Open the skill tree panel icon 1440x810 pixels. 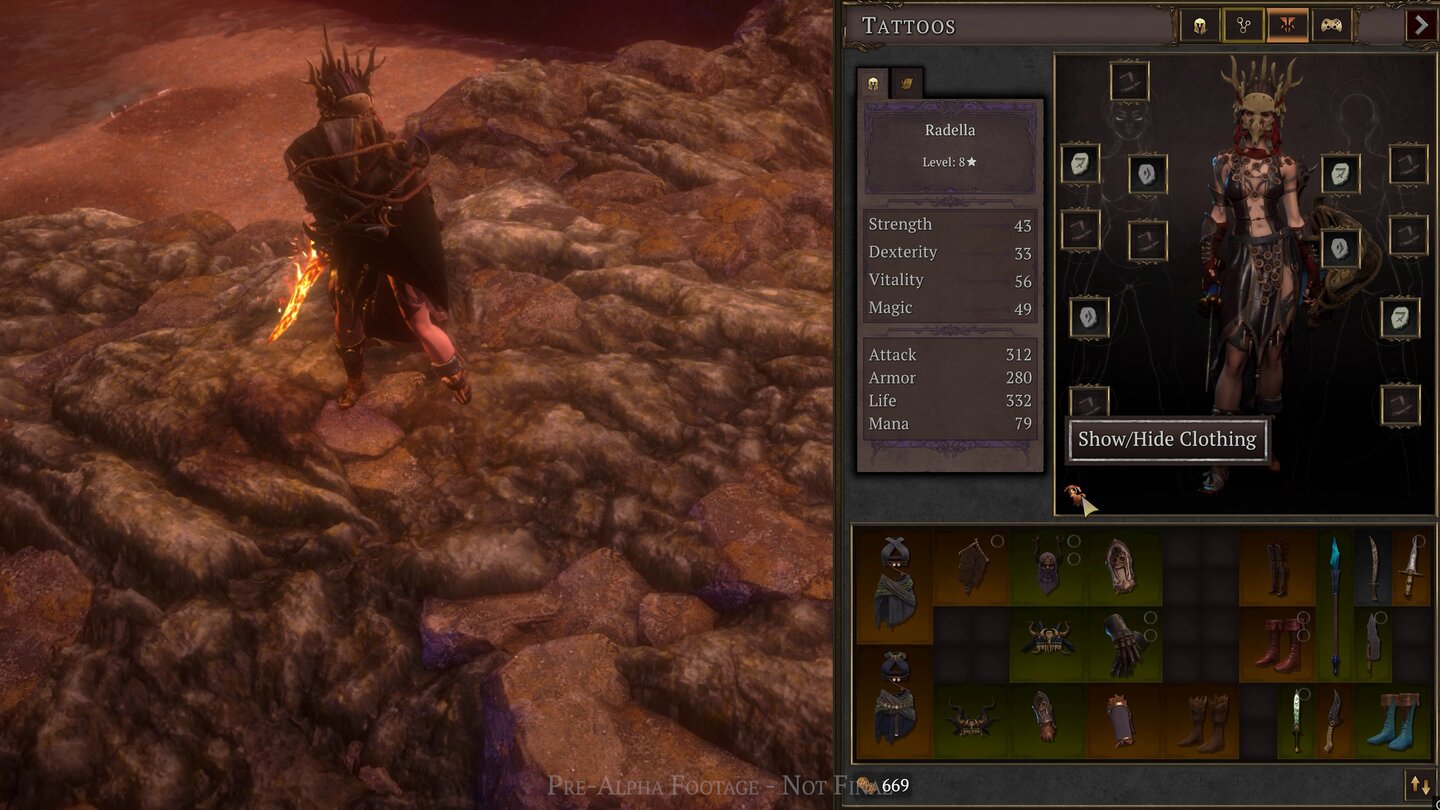coord(1242,25)
